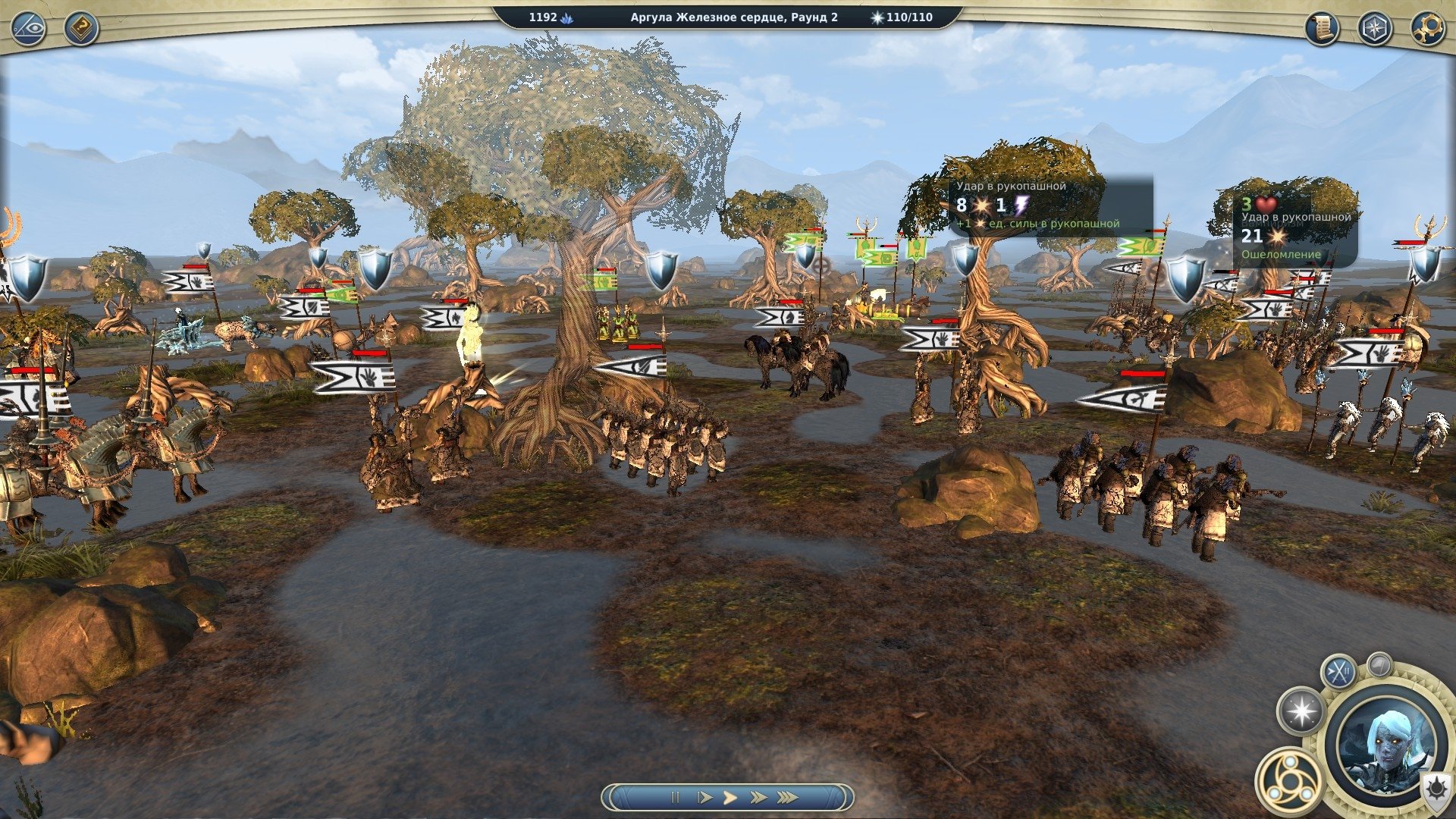Open the eye view-options icon
Screen dimensions: 1456x819
29,29
